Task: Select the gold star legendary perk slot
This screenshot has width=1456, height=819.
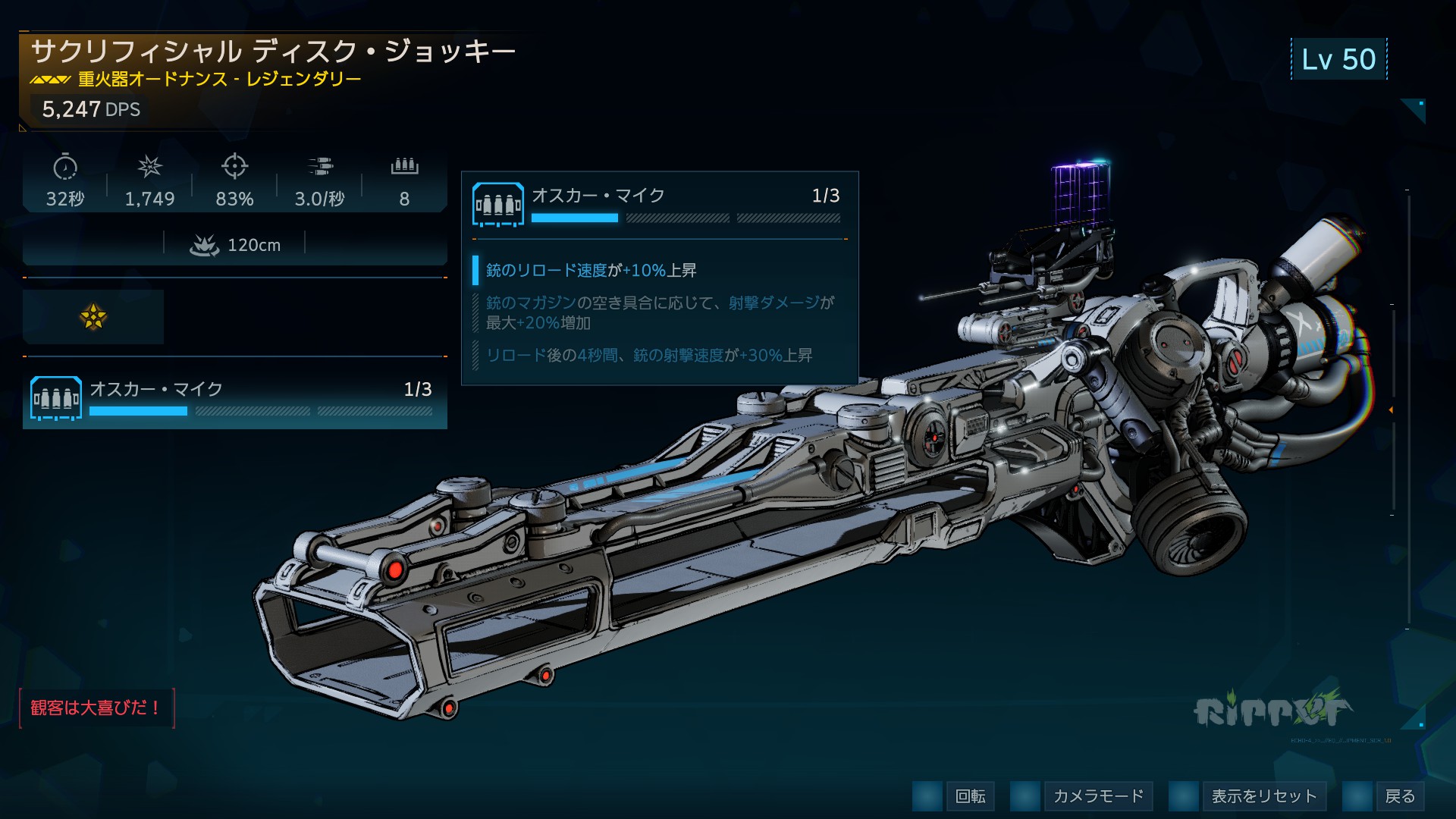Action: [x=93, y=317]
